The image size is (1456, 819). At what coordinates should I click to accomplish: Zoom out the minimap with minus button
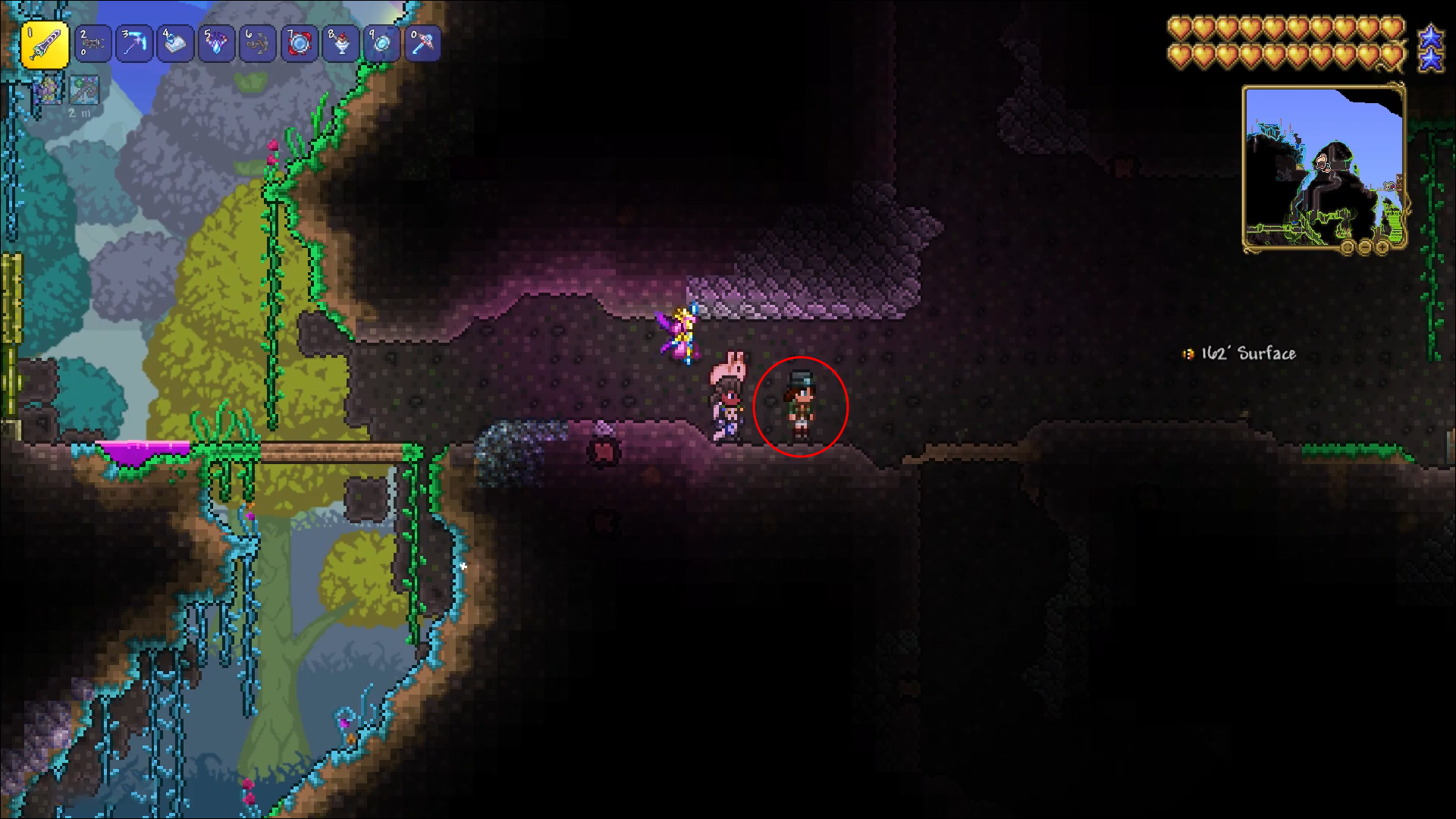(1364, 248)
